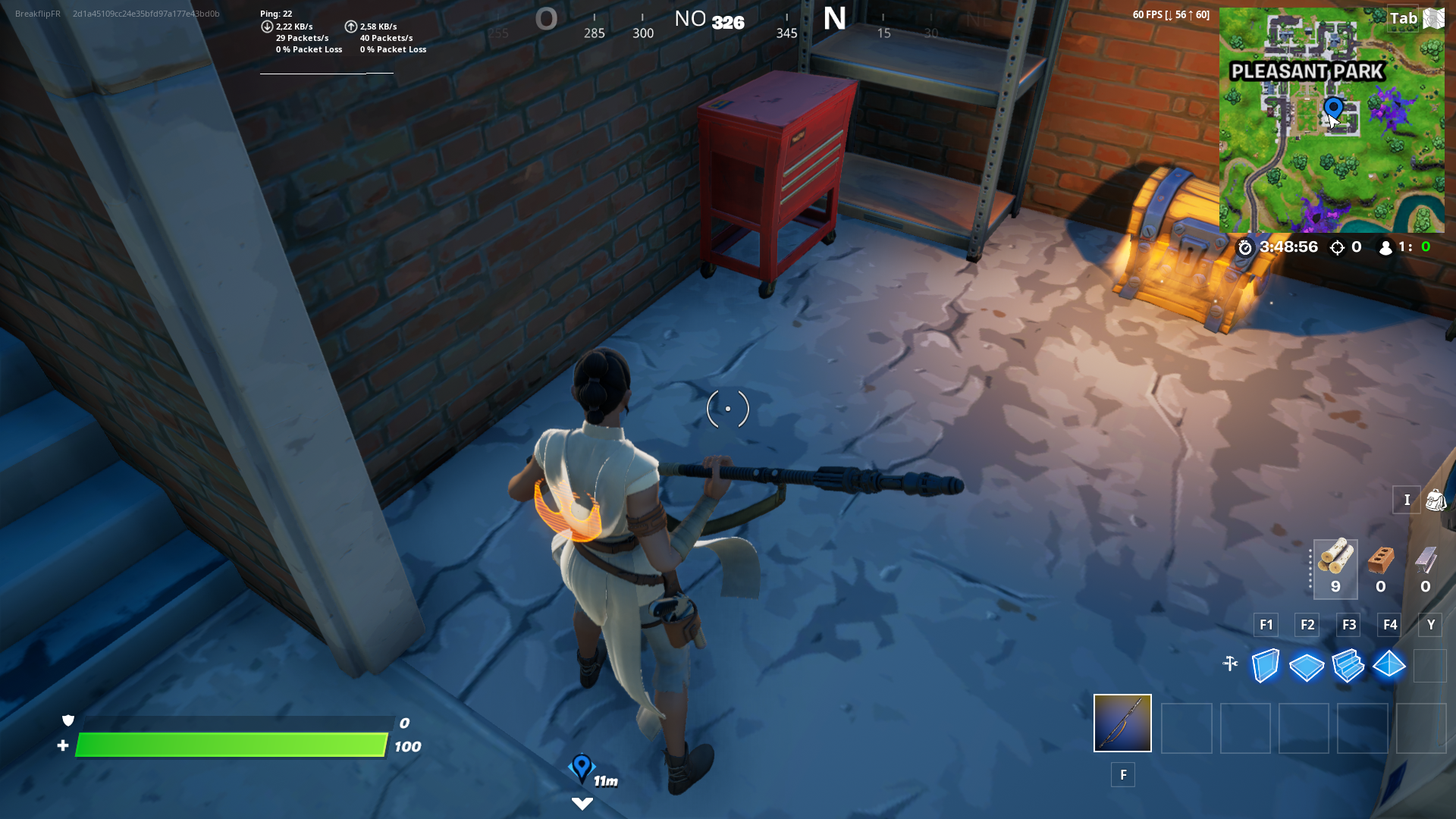Select the stairs build piece icon

[1348, 666]
